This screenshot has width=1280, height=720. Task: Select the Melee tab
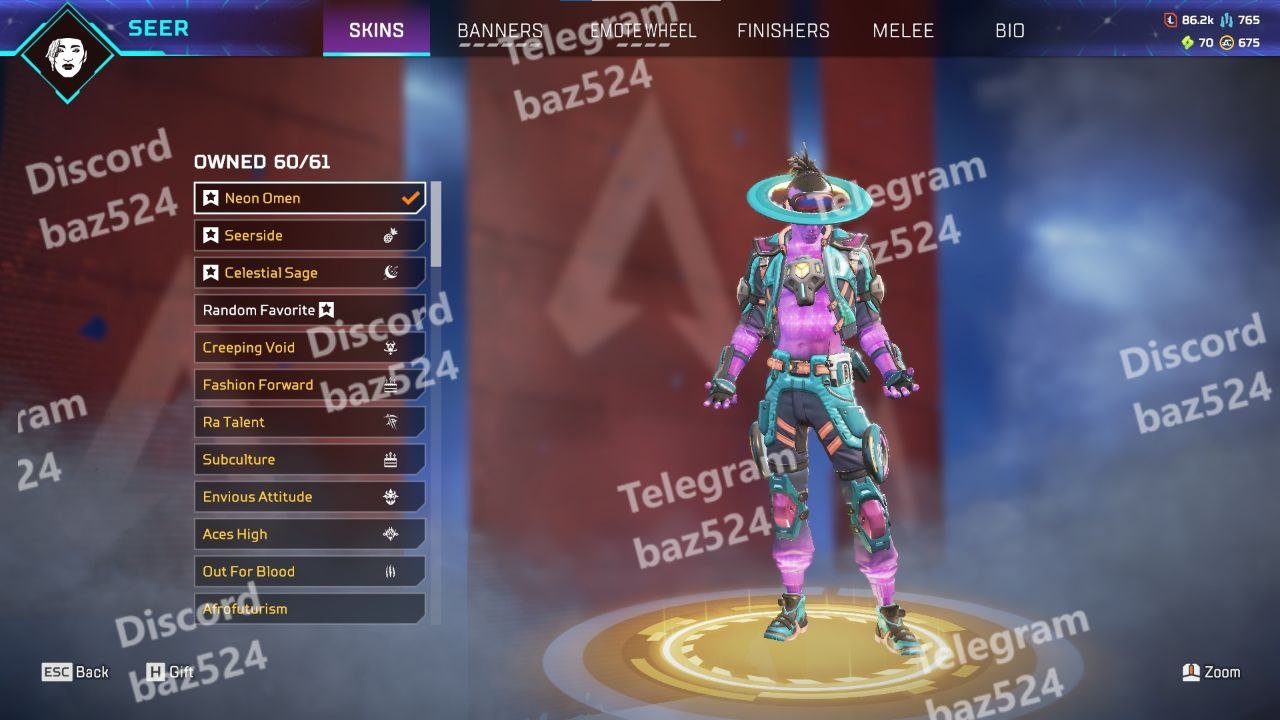pyautogui.click(x=903, y=31)
